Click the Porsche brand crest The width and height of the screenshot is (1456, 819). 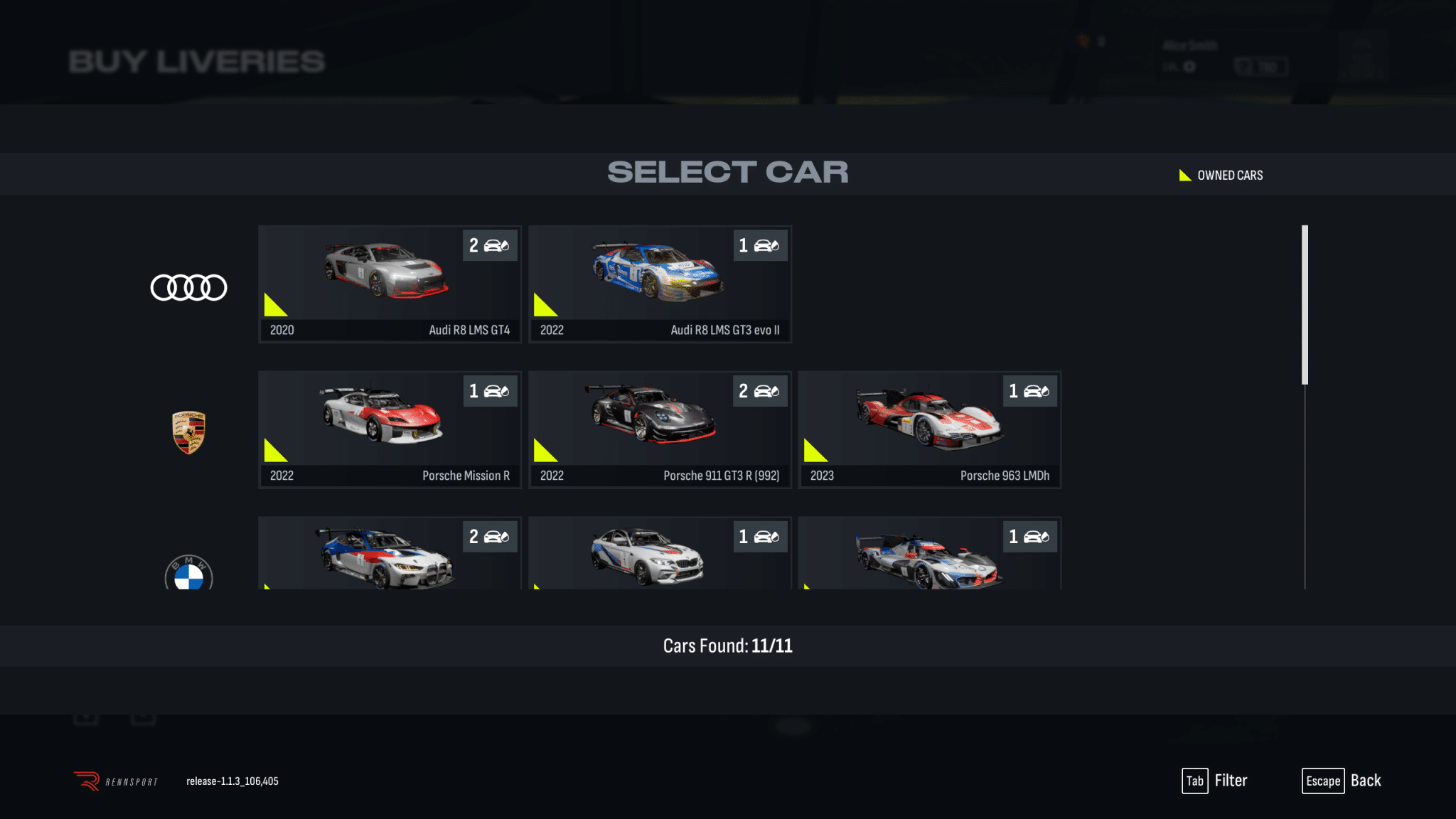tap(188, 432)
